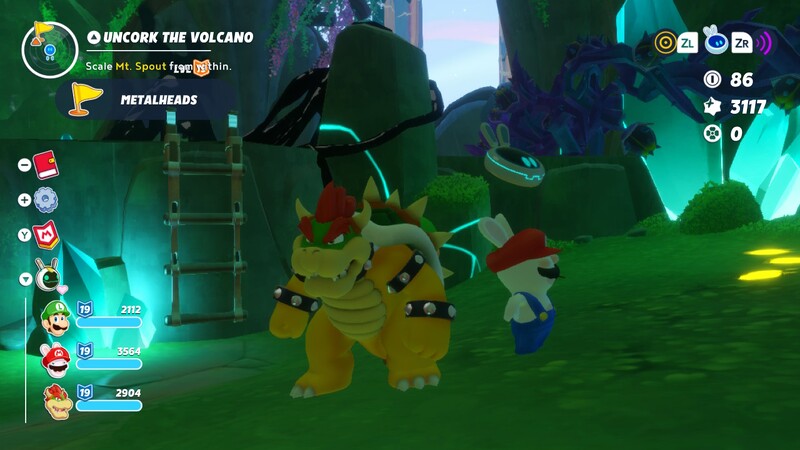This screenshot has height=450, width=800.
Task: Open the gear cog menu icon
Action: pyautogui.click(x=45, y=199)
